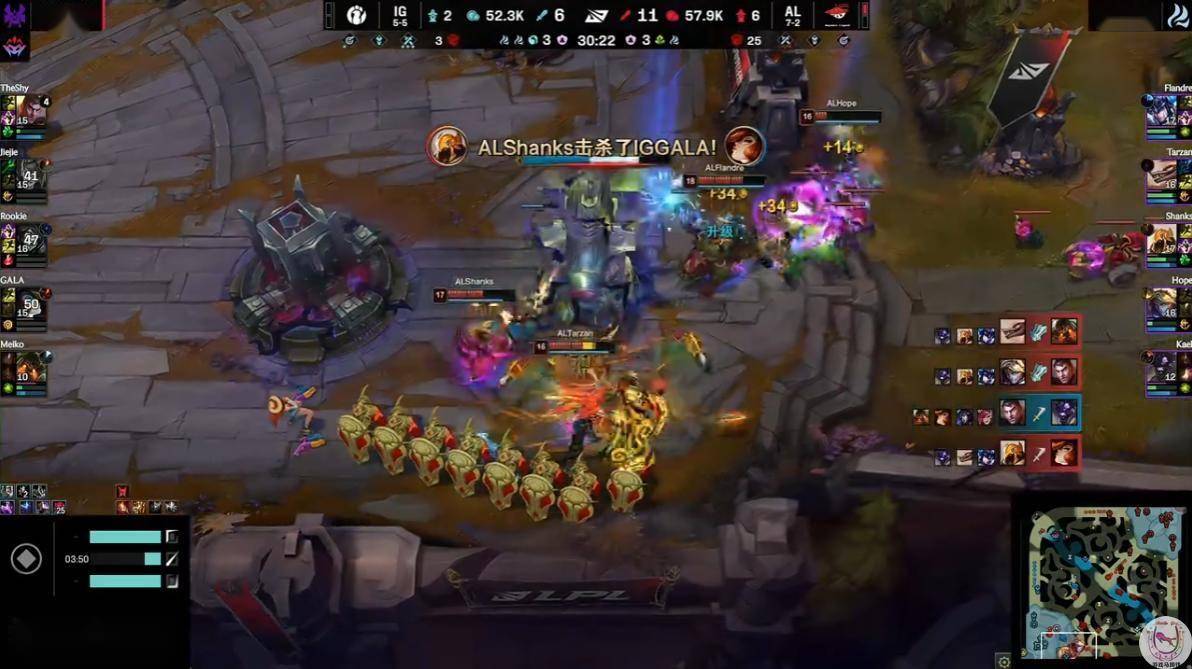The height and width of the screenshot is (669, 1192).
Task: Click the streamer watermark logo
Action: [x=1165, y=641]
